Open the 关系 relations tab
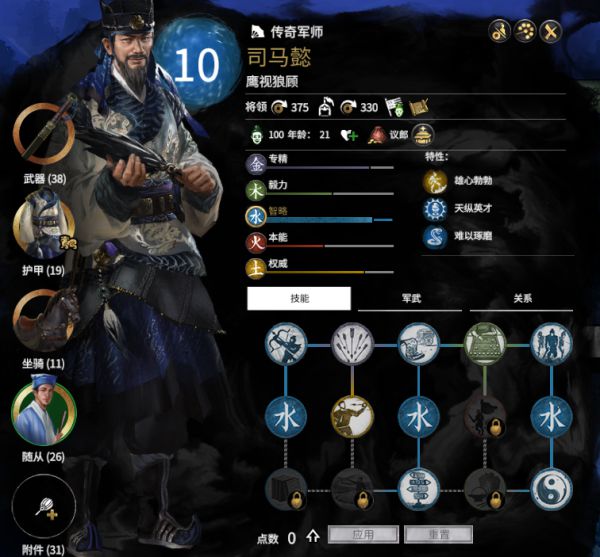 [521, 298]
